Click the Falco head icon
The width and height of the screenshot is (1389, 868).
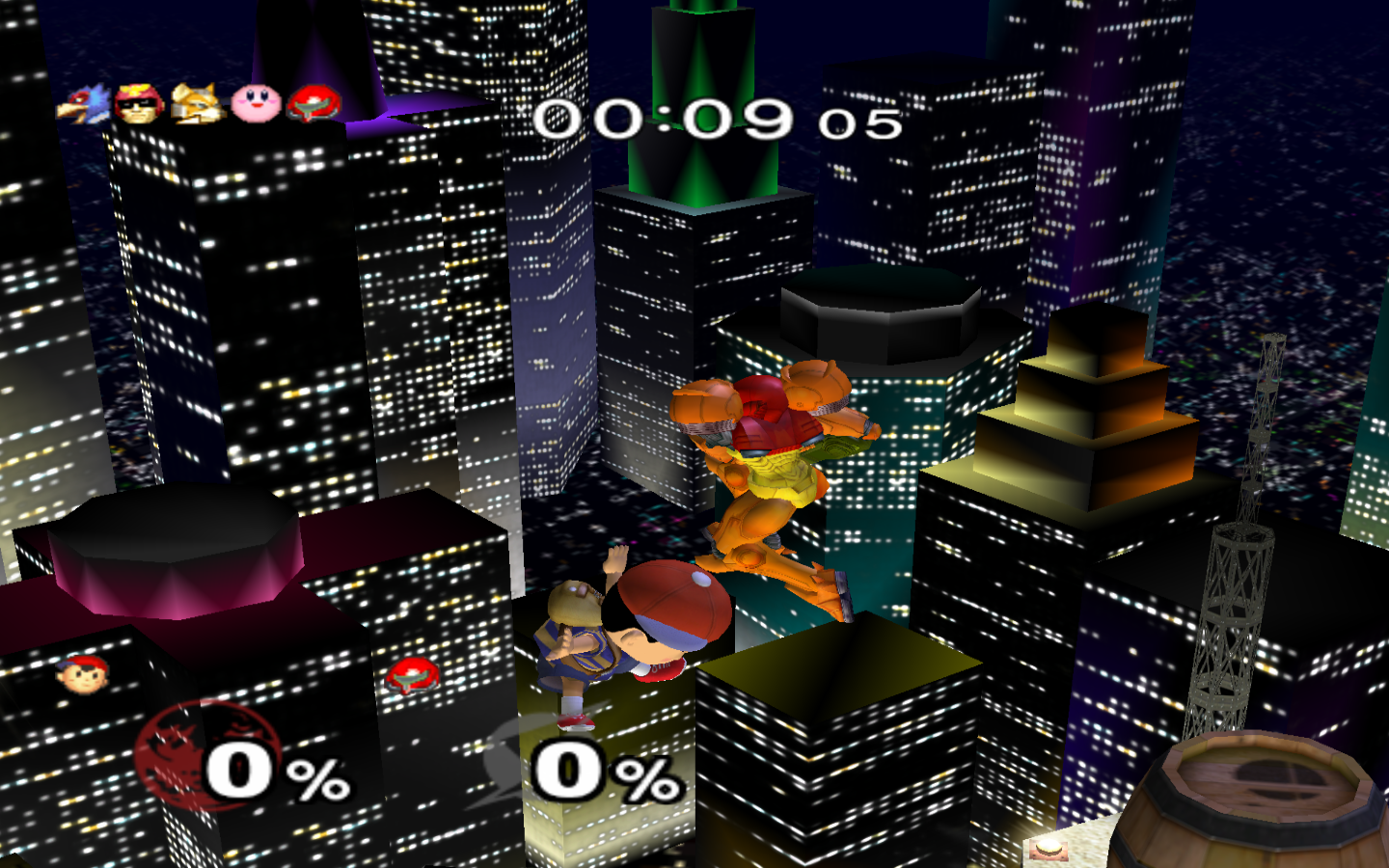(x=82, y=104)
